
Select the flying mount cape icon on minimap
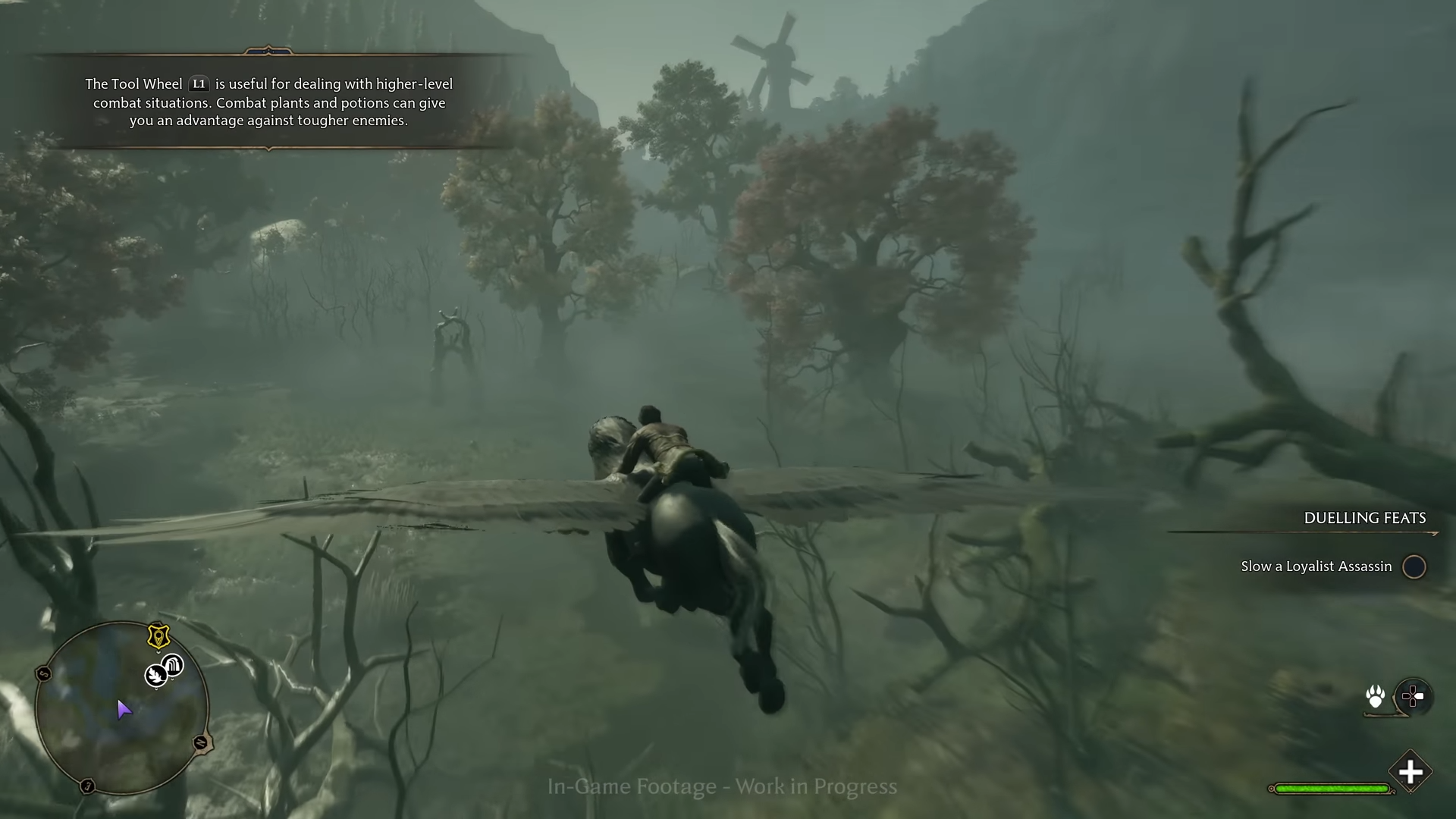coord(172,665)
